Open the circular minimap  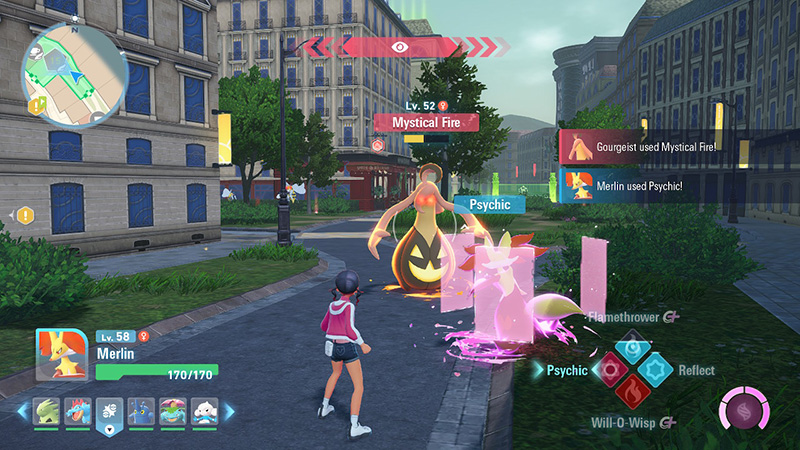tap(75, 75)
